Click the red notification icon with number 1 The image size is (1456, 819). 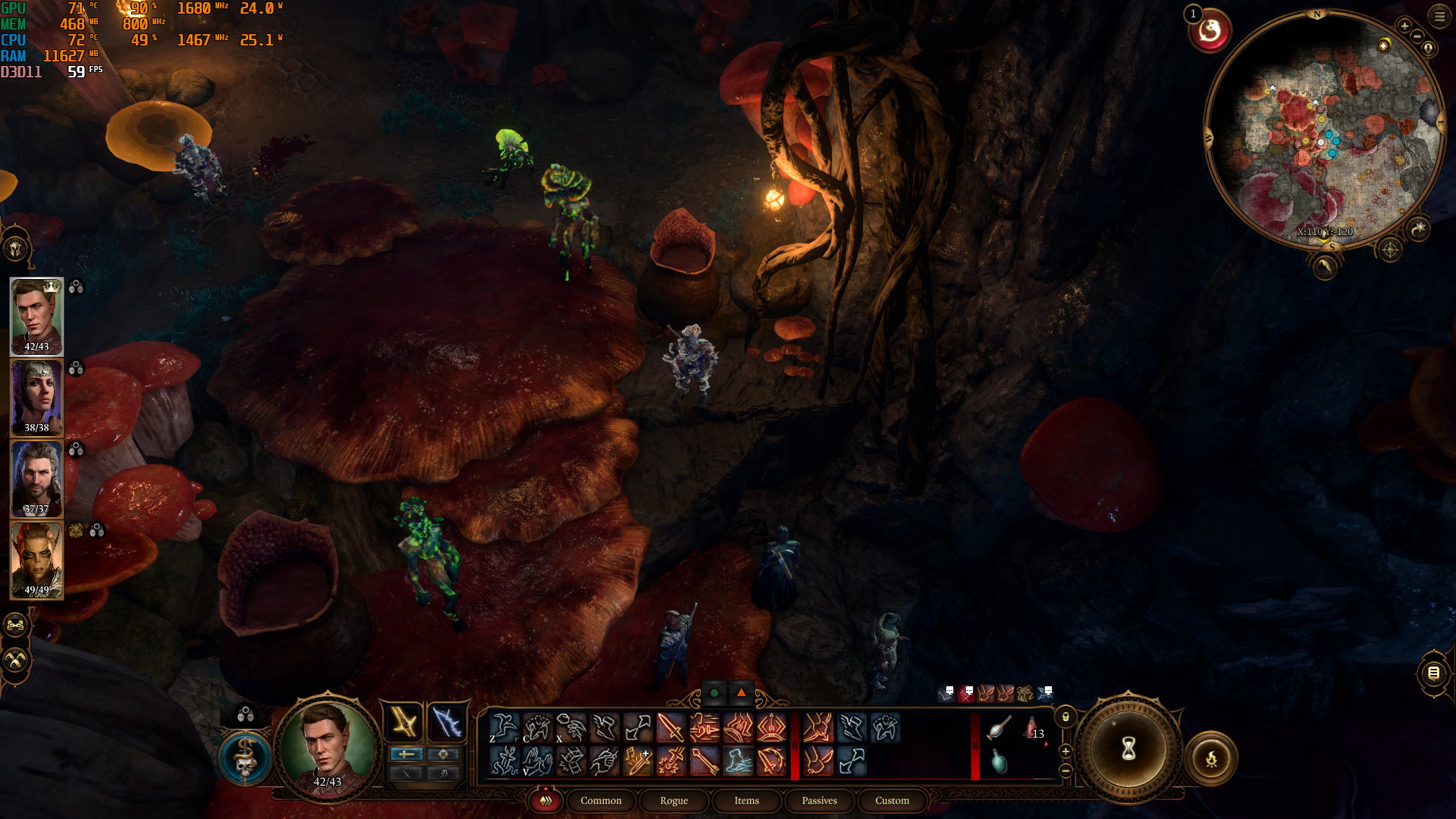[x=1210, y=31]
